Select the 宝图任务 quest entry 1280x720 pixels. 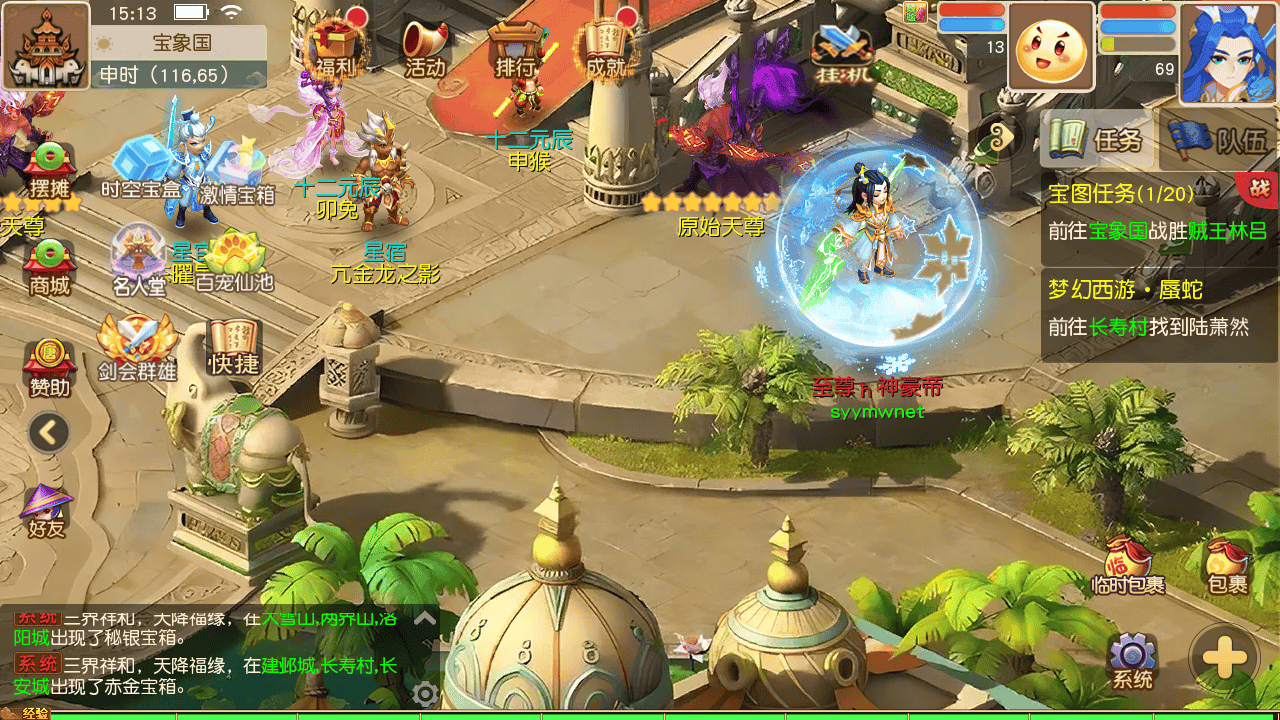point(1158,213)
